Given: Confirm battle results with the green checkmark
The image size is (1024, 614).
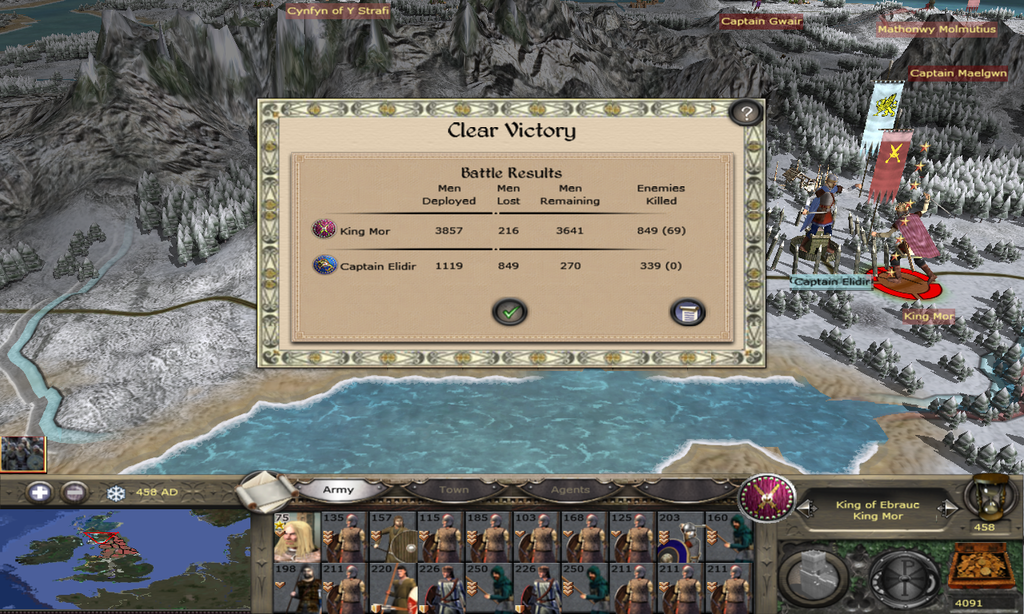Looking at the screenshot, I should pos(510,312).
